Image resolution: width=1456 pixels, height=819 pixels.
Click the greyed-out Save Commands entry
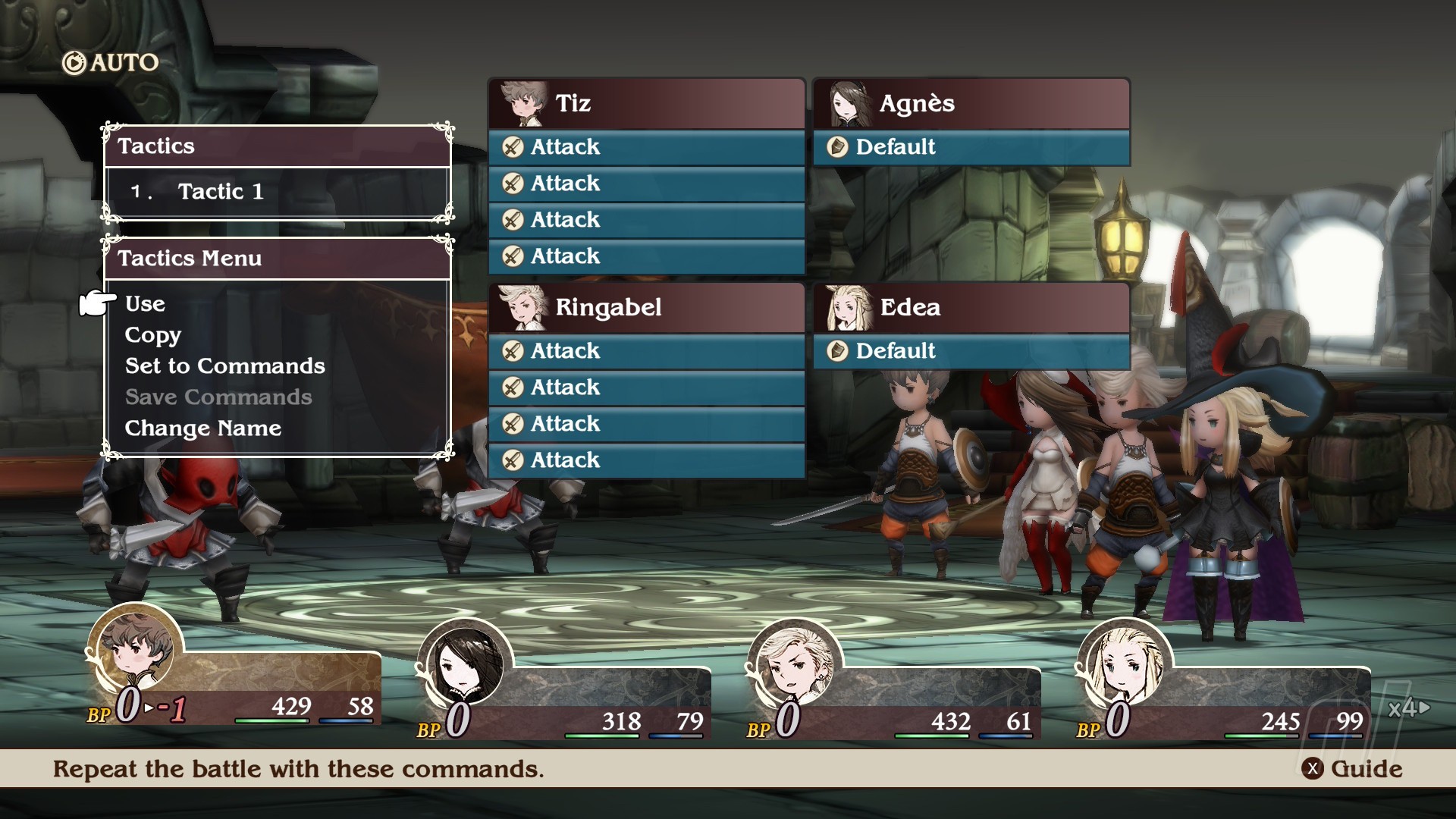pyautogui.click(x=218, y=397)
